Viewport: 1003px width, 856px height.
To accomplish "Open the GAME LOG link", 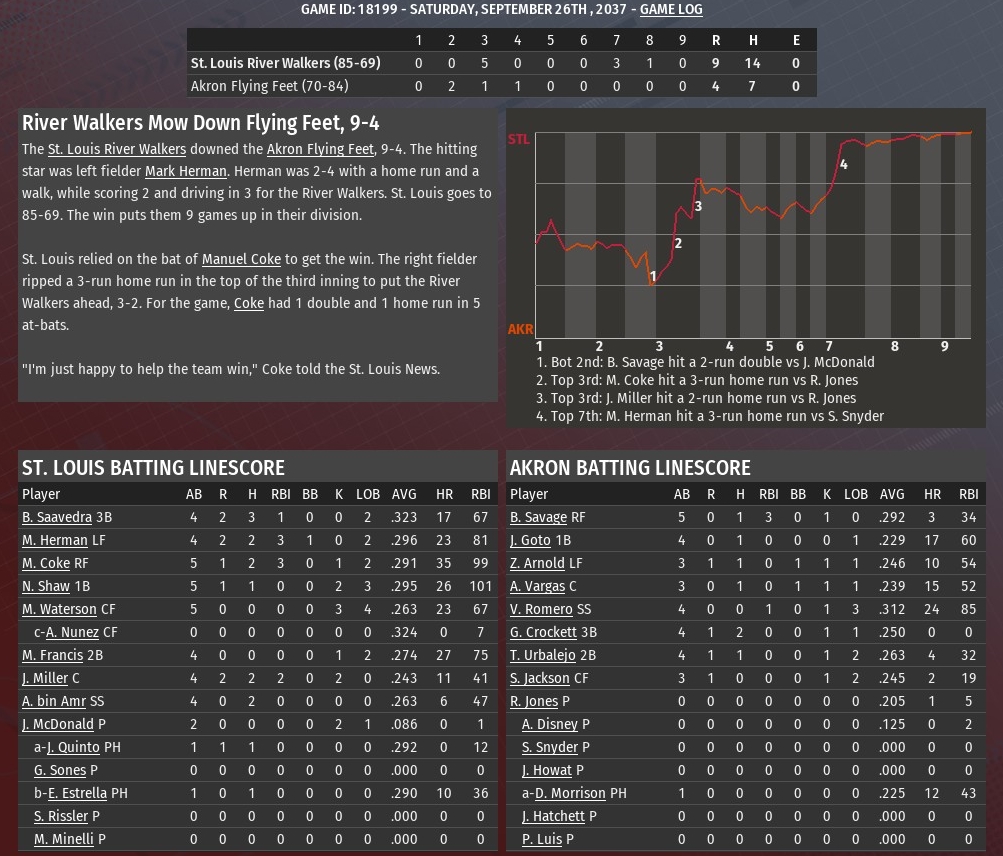I will click(671, 9).
